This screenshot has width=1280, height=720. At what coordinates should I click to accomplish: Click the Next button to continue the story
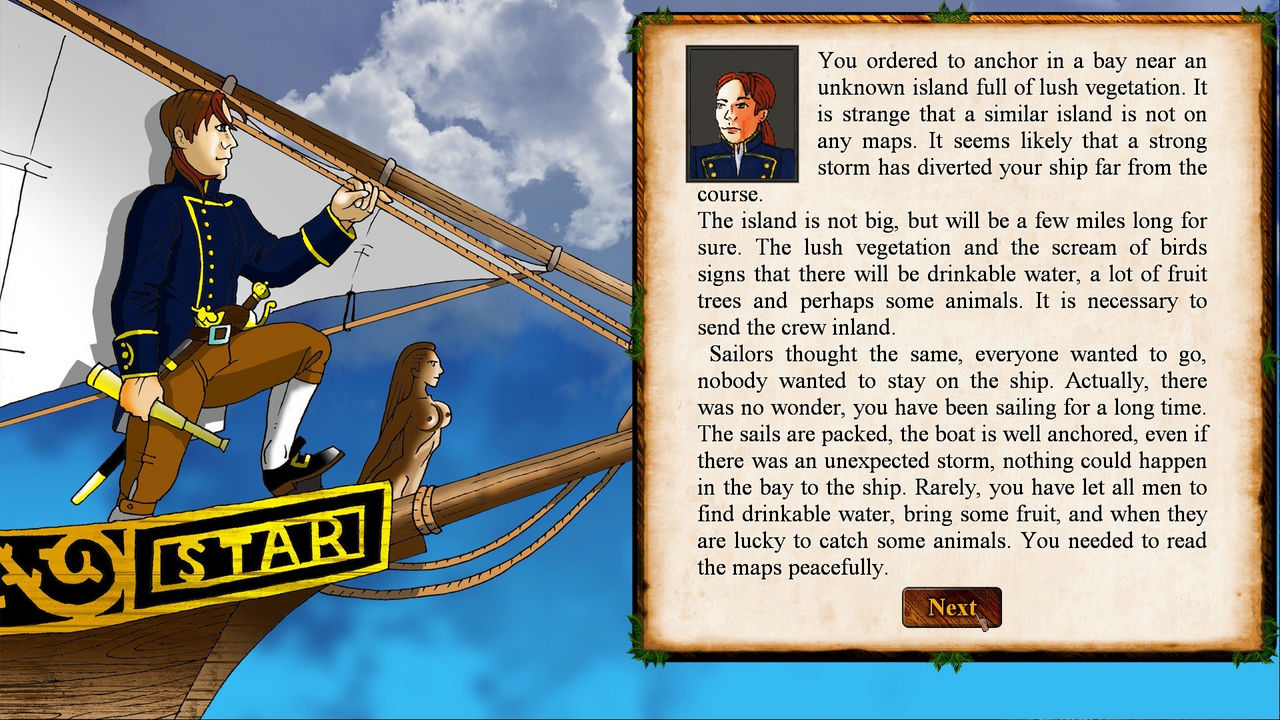951,607
